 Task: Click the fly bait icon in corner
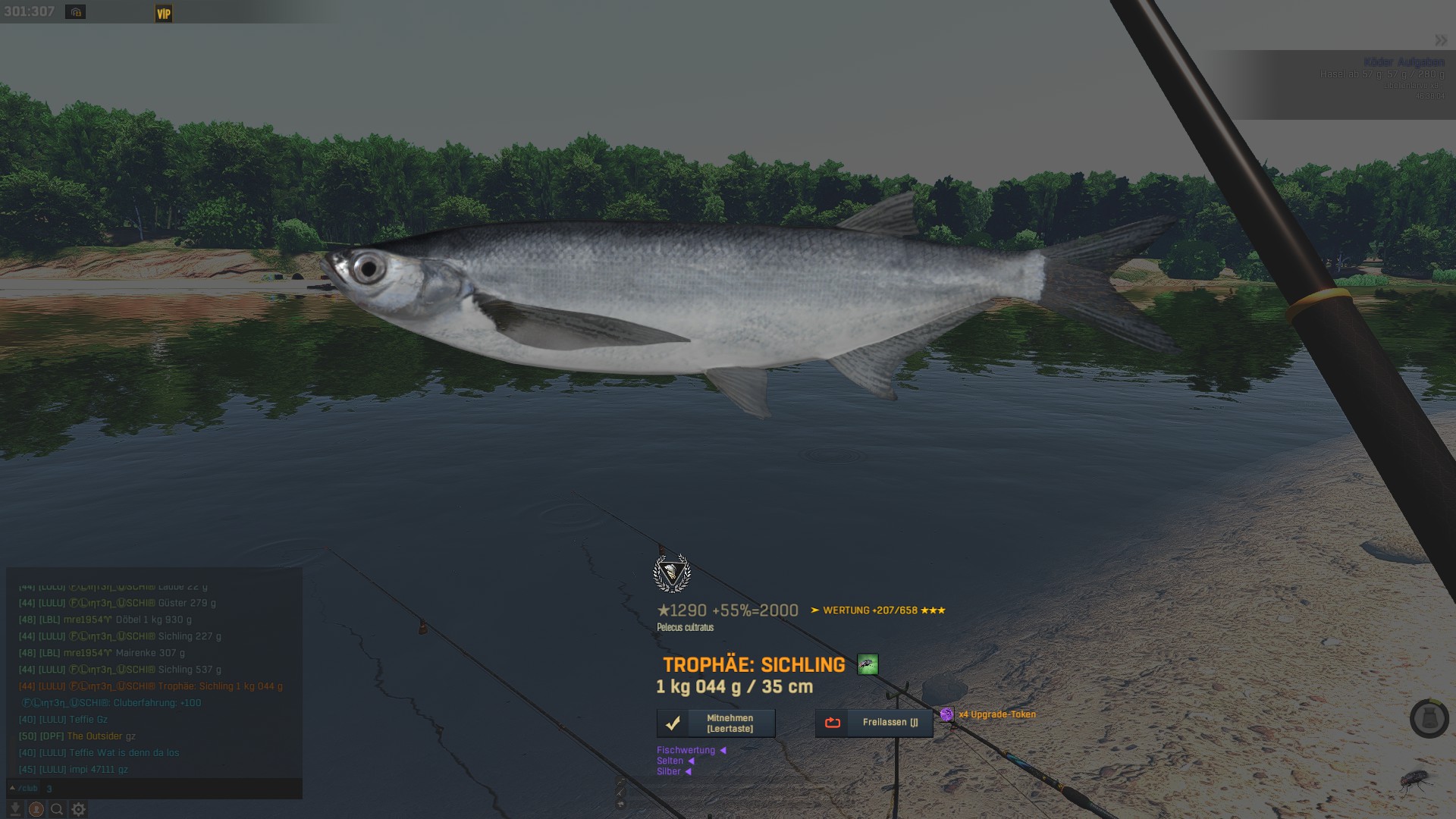pos(1415,780)
